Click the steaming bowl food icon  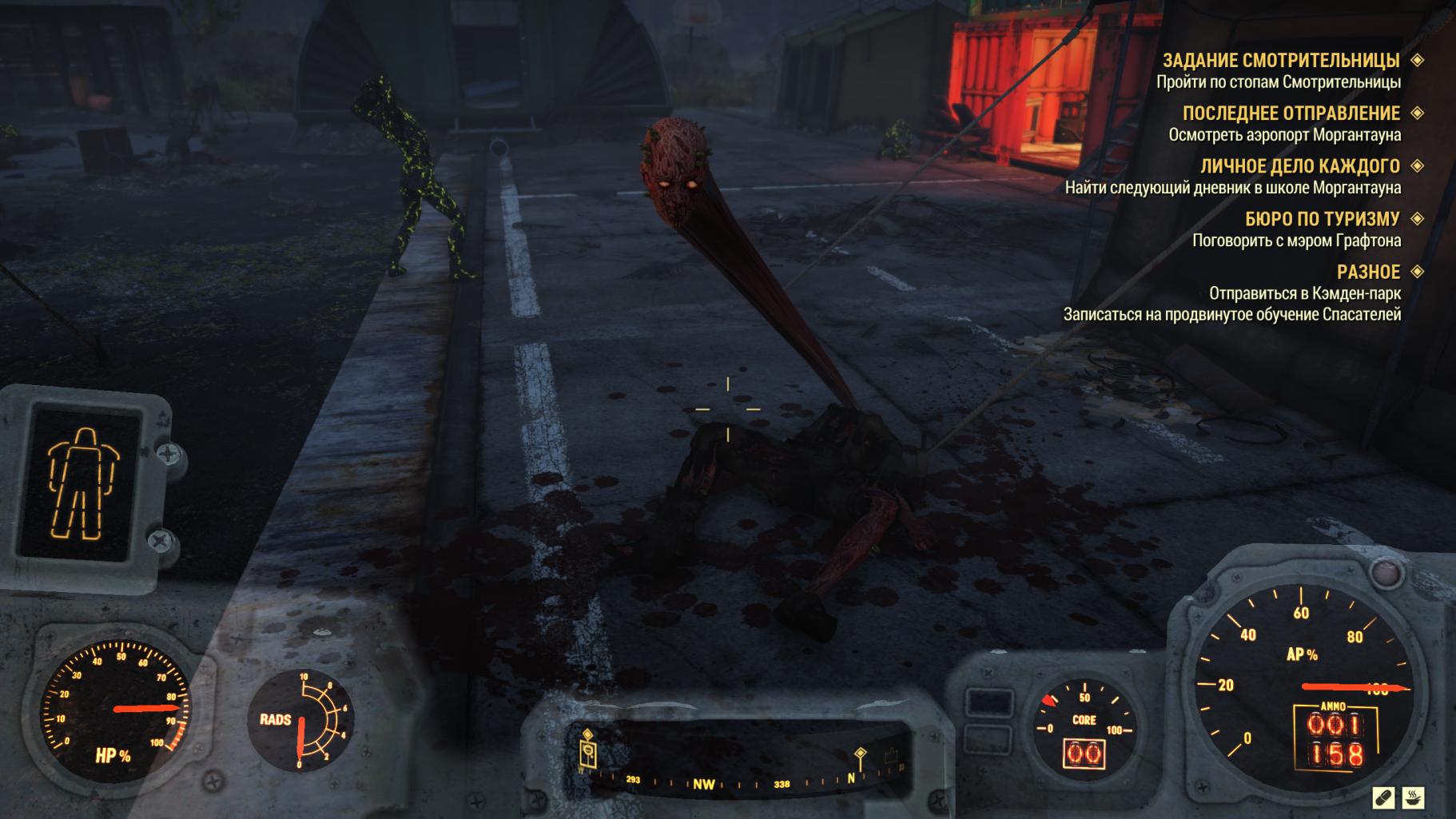1413,797
